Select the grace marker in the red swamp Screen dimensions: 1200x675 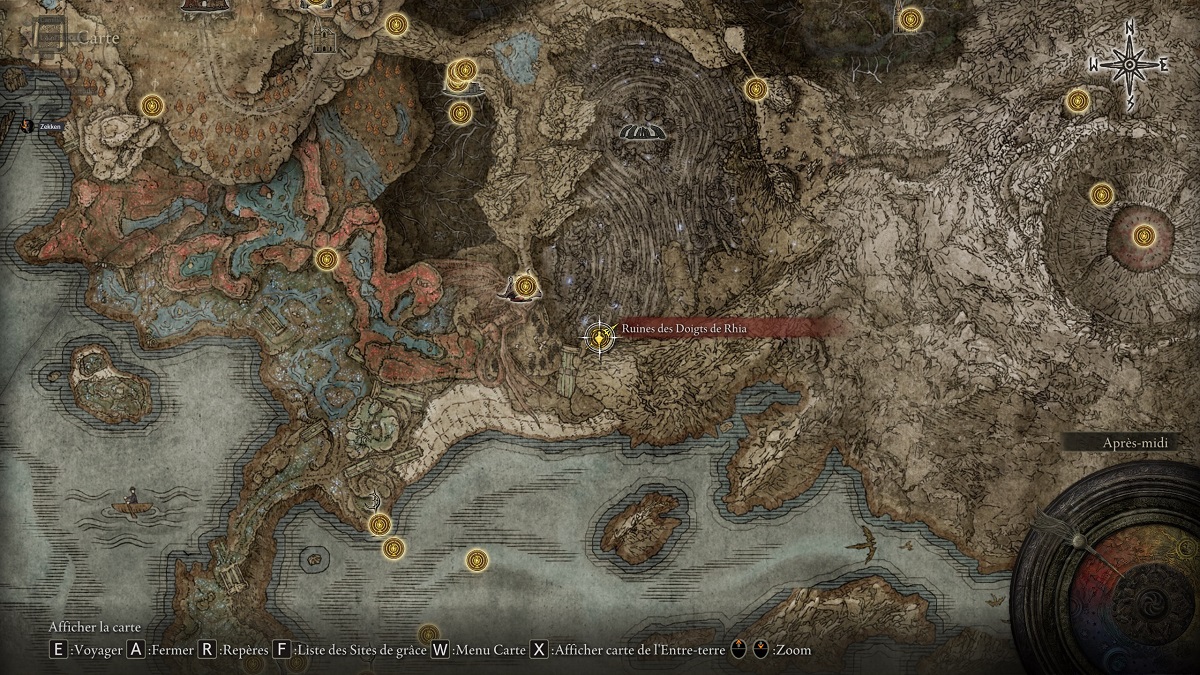(326, 259)
